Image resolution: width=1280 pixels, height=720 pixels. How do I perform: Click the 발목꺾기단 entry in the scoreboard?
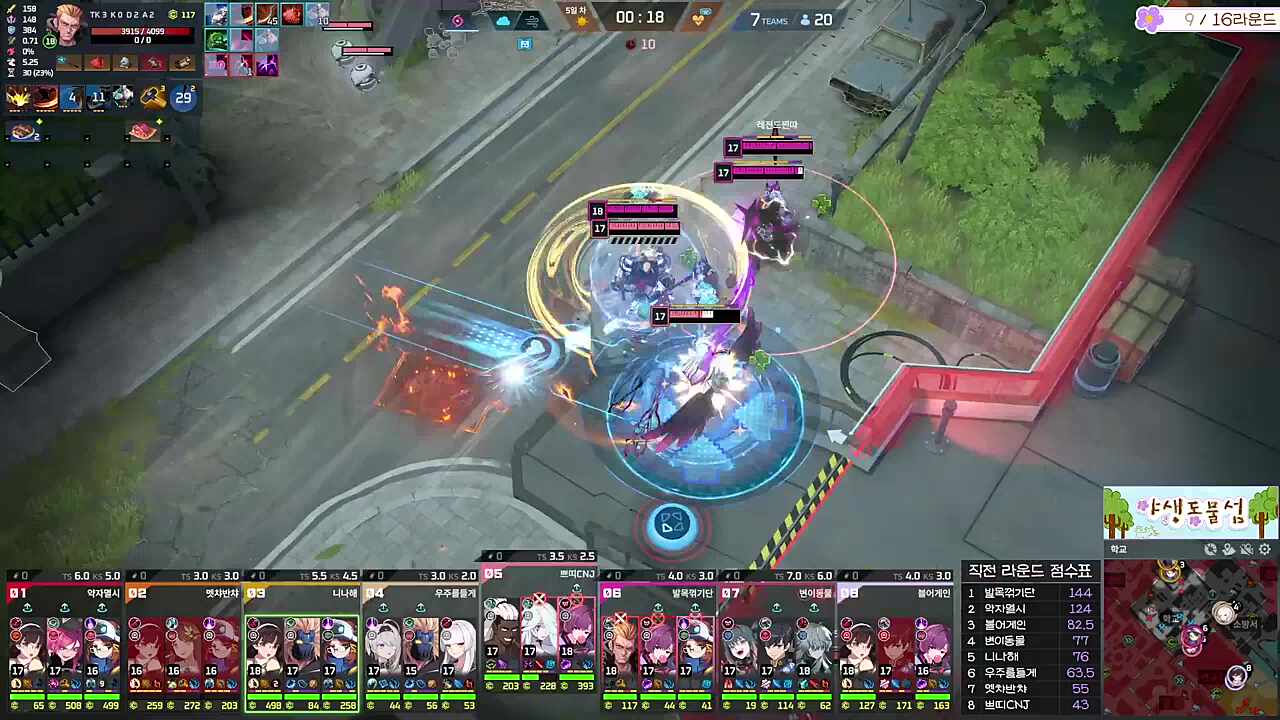coord(1009,593)
